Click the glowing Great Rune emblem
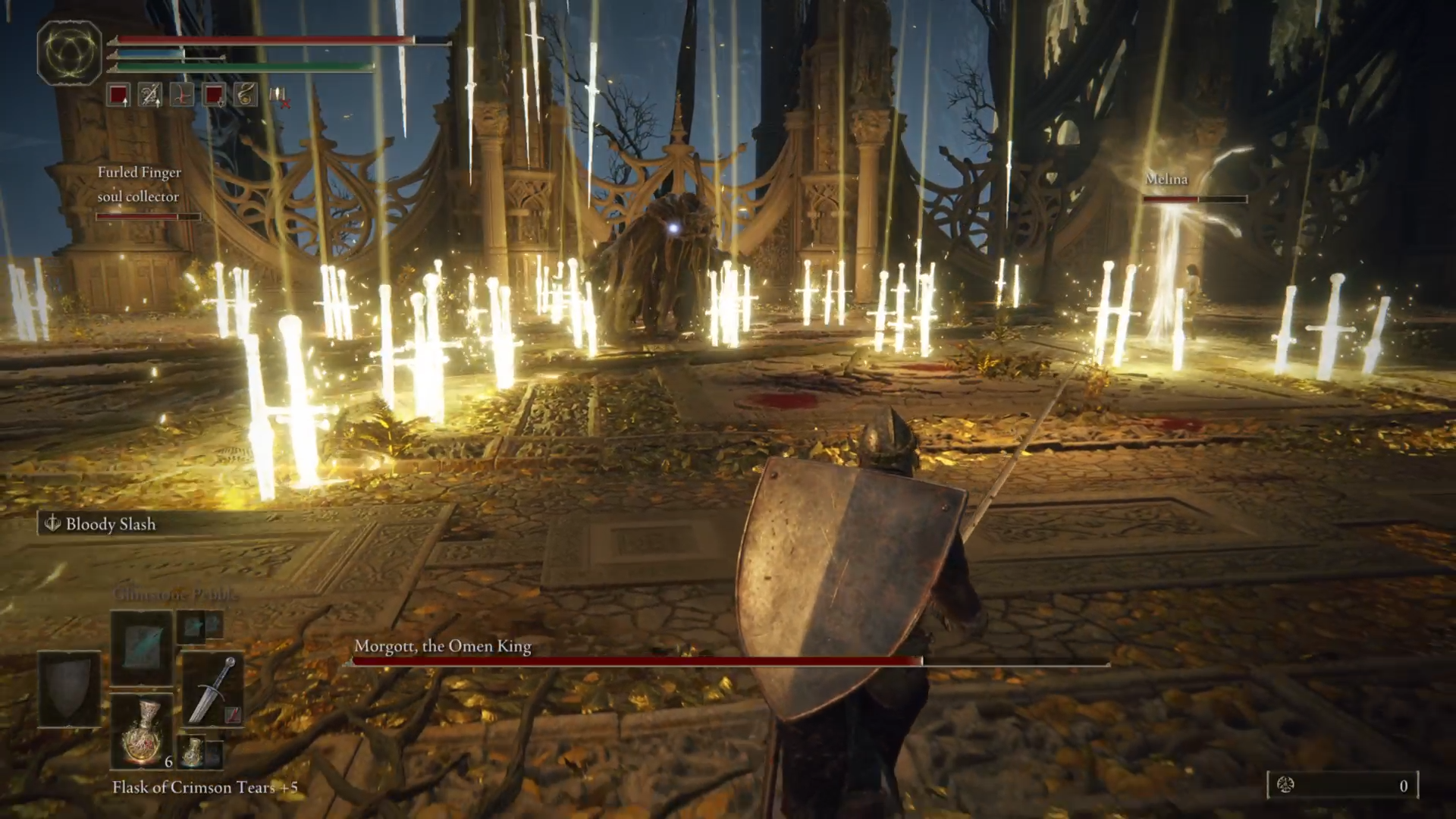The height and width of the screenshot is (819, 1456). point(69,52)
